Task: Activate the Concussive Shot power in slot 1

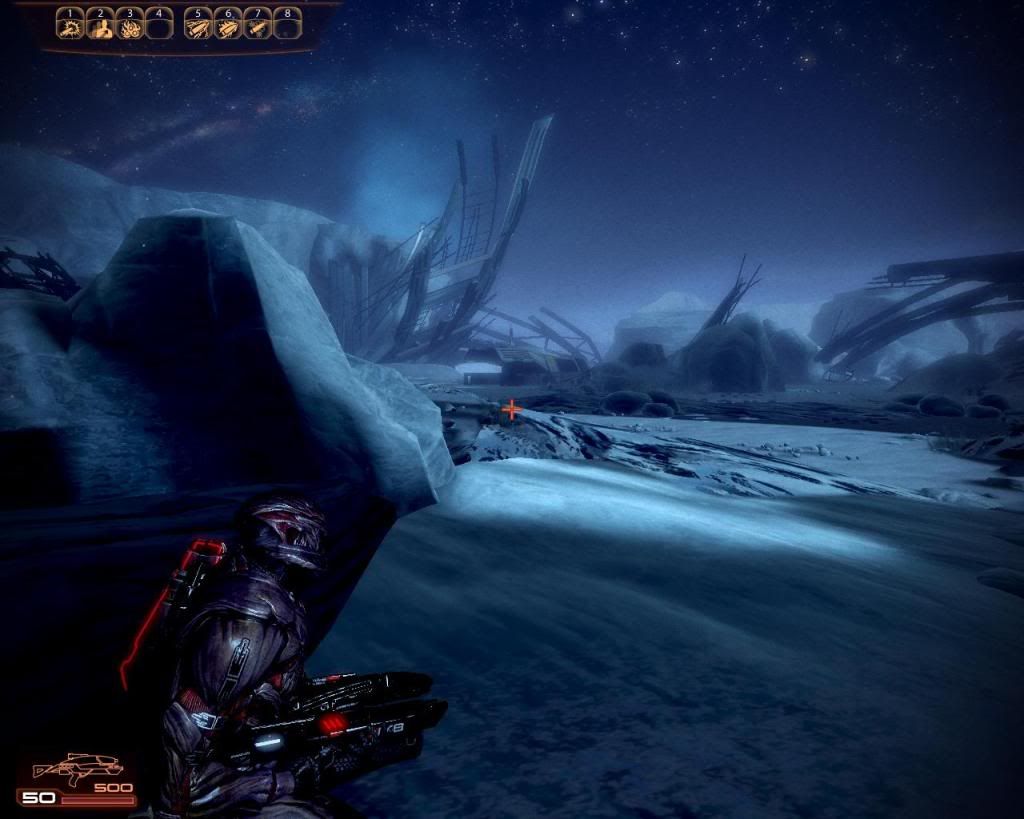Action: point(70,26)
